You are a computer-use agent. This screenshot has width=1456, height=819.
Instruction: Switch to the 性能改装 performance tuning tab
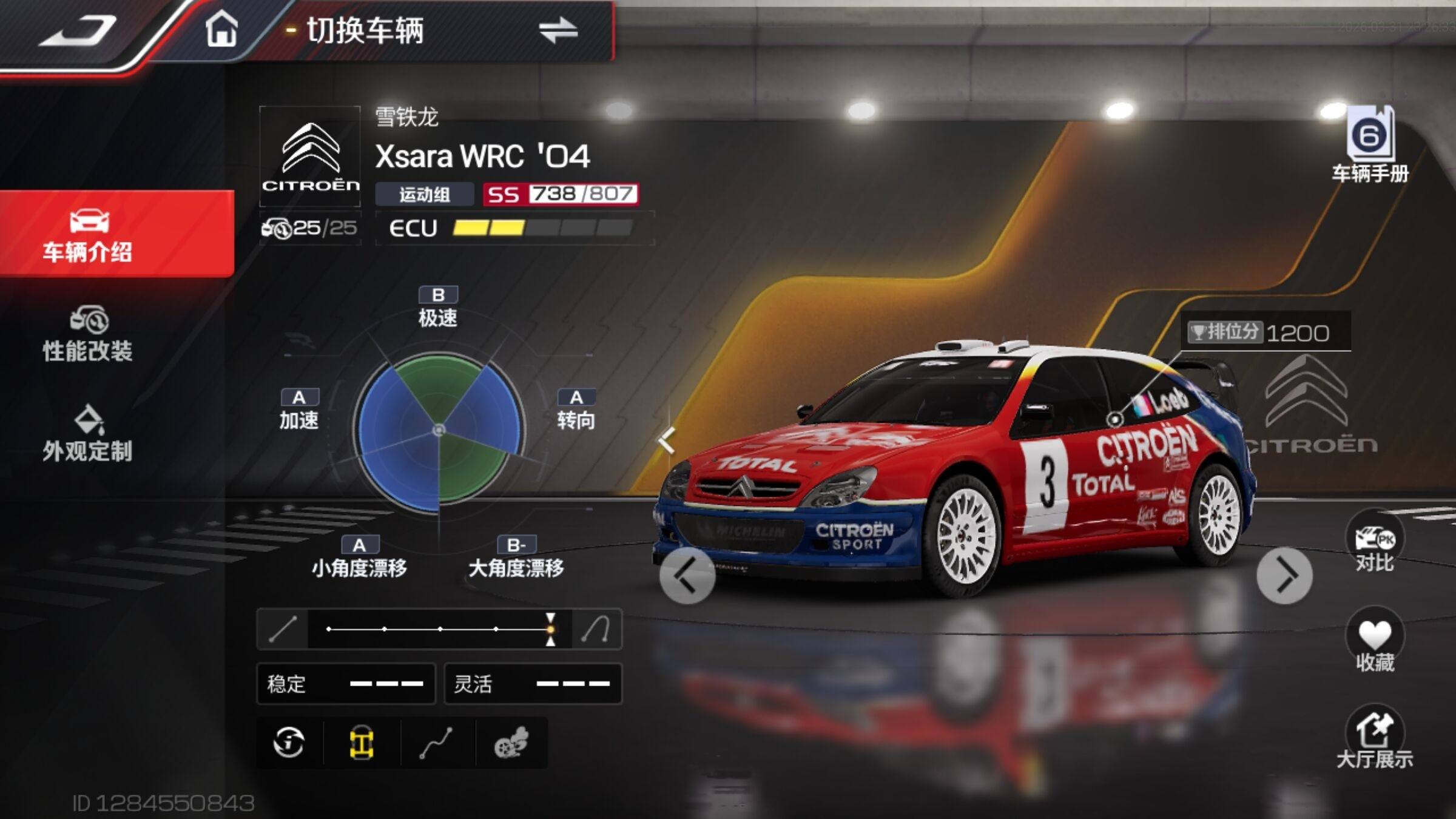click(x=88, y=335)
